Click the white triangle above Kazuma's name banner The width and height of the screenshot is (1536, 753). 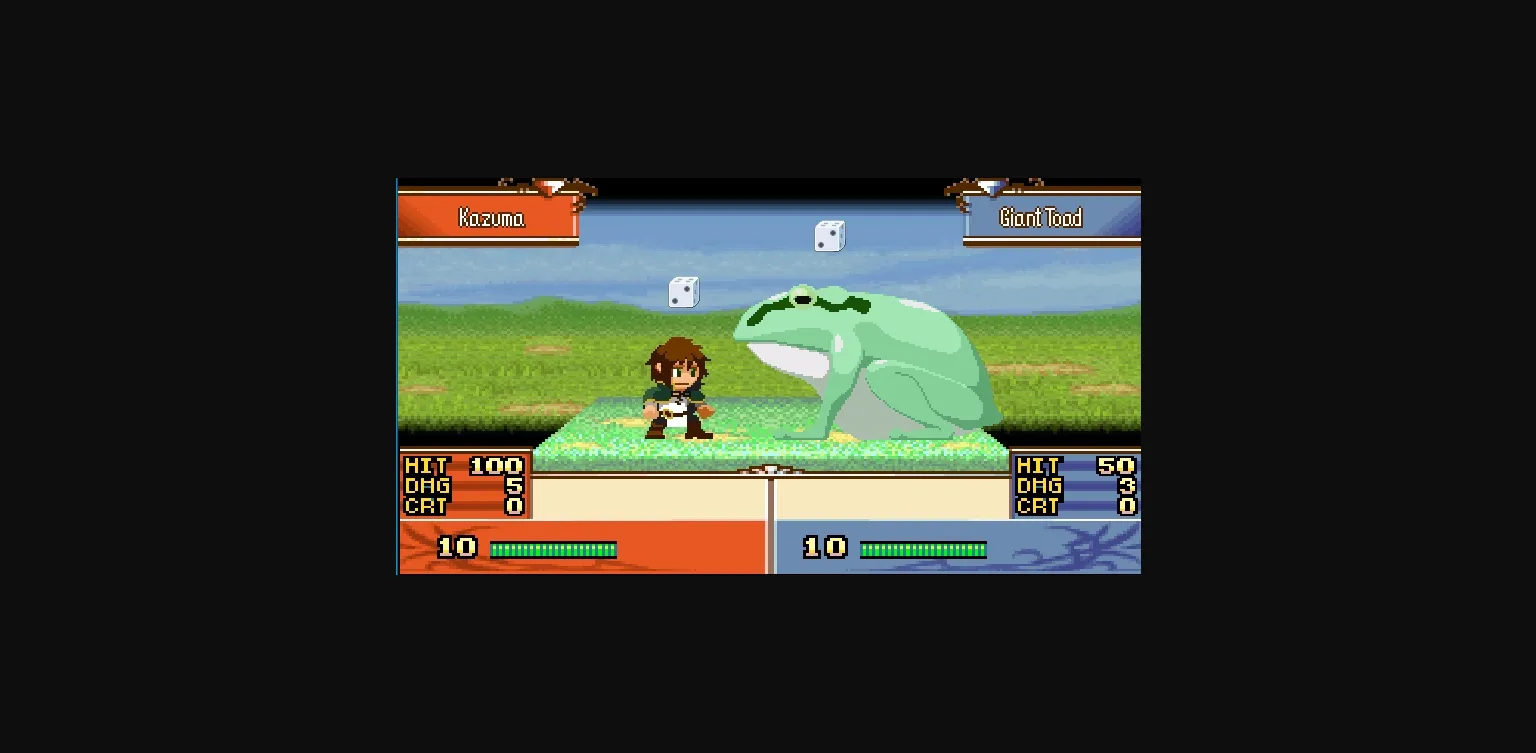(556, 185)
